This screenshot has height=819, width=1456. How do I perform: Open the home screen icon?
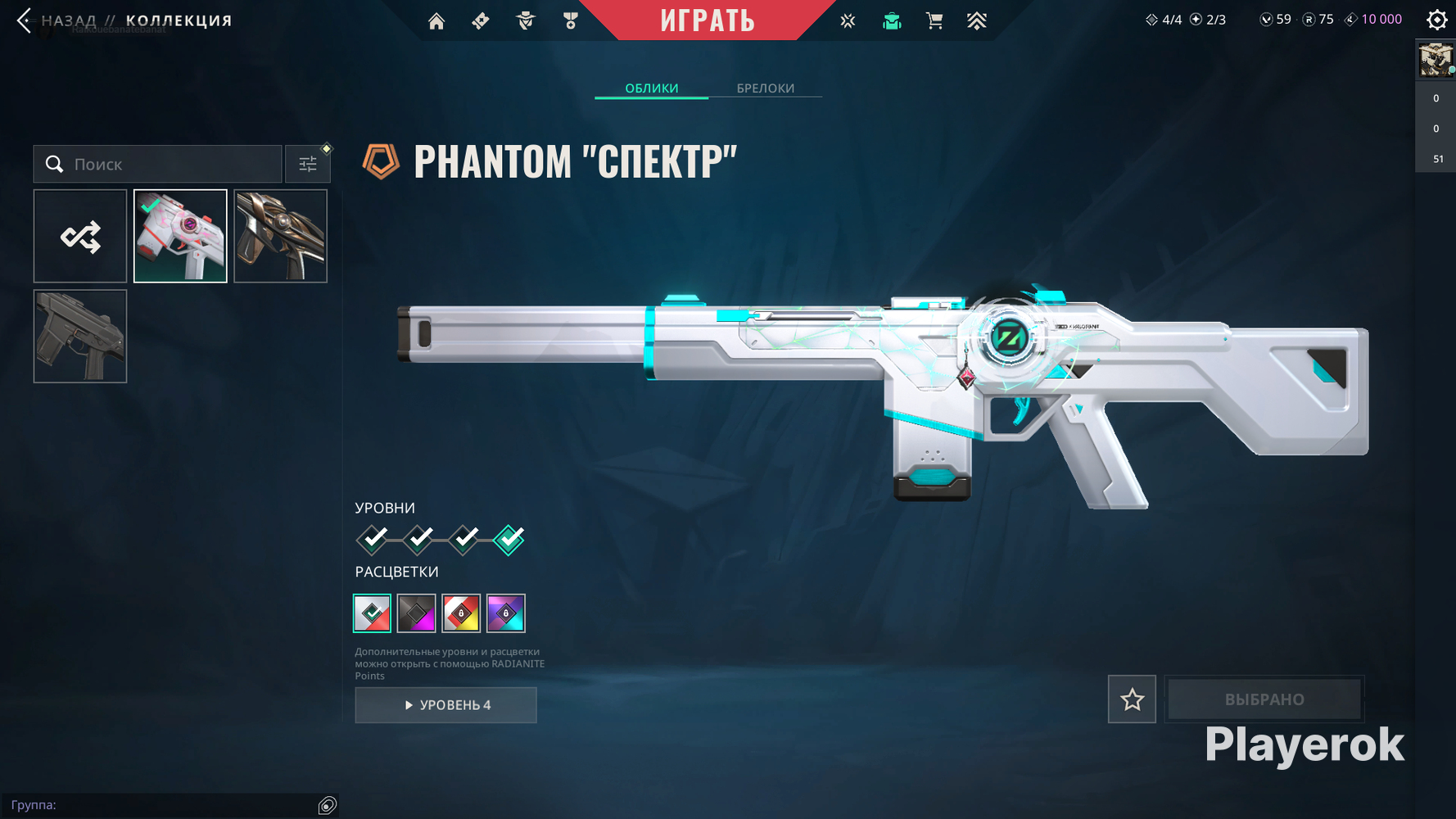[x=436, y=21]
